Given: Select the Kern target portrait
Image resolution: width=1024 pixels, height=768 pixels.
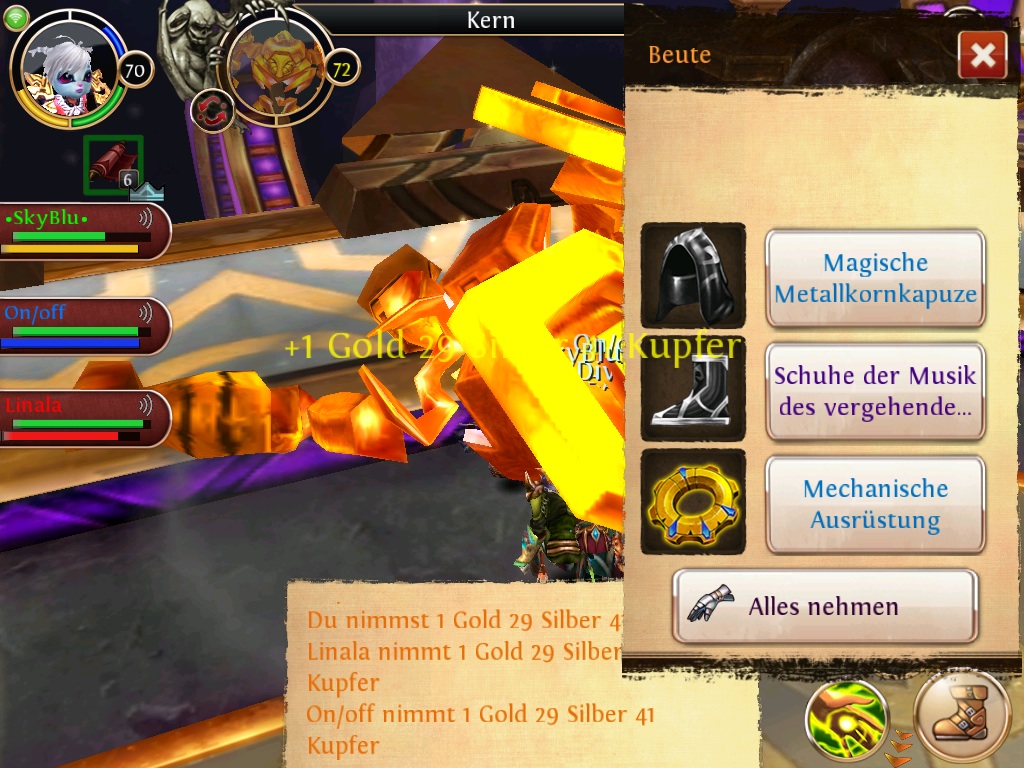Looking at the screenshot, I should (275, 66).
